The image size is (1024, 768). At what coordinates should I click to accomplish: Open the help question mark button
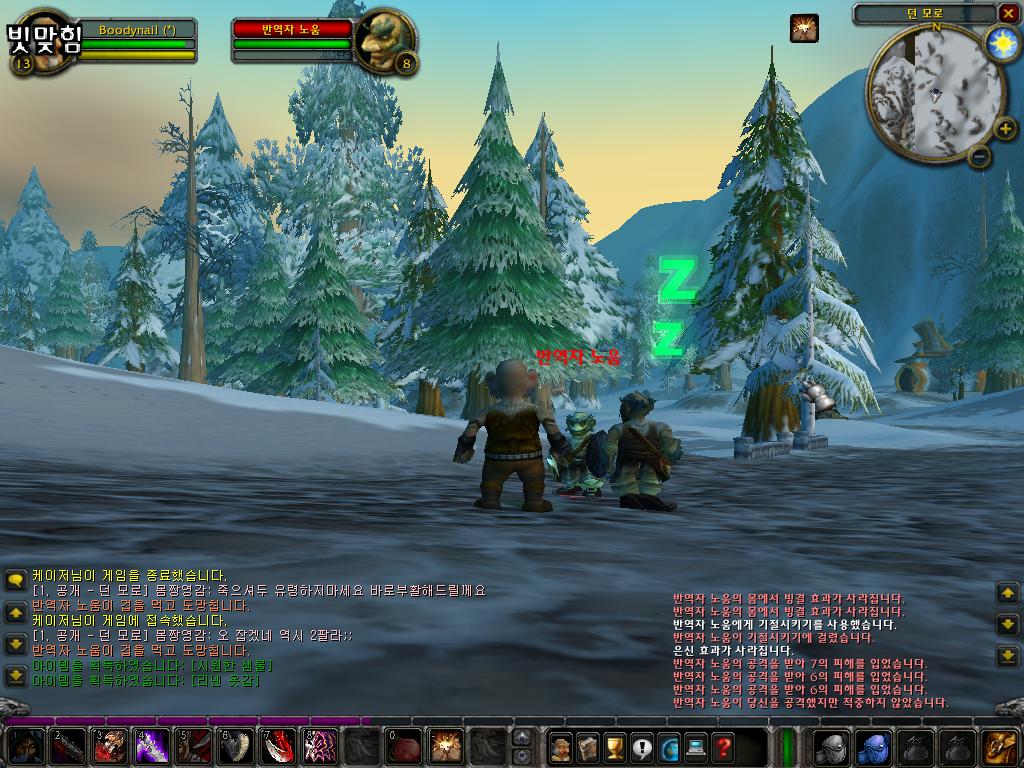coord(723,747)
